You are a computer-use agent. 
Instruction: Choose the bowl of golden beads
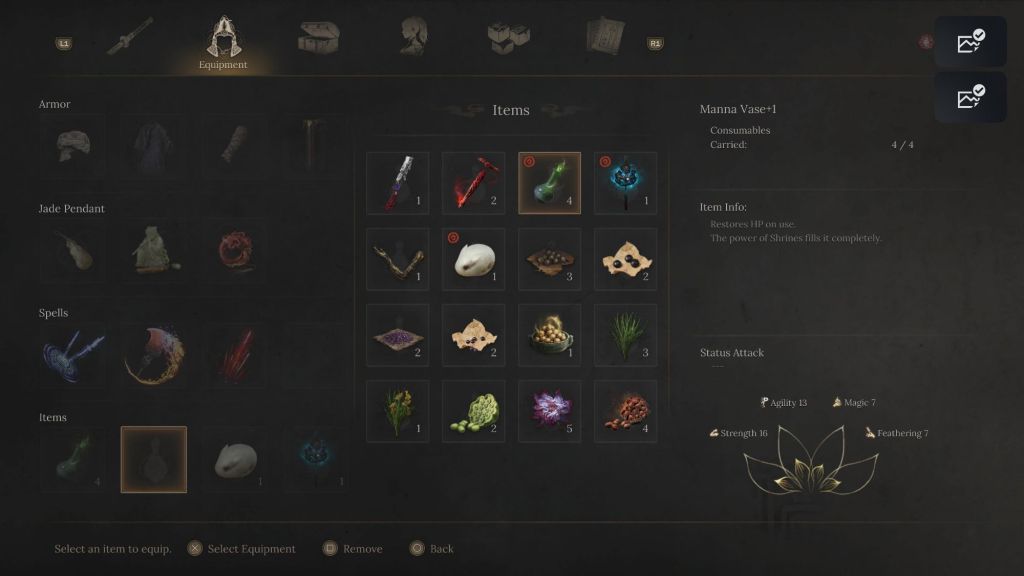[x=550, y=335]
